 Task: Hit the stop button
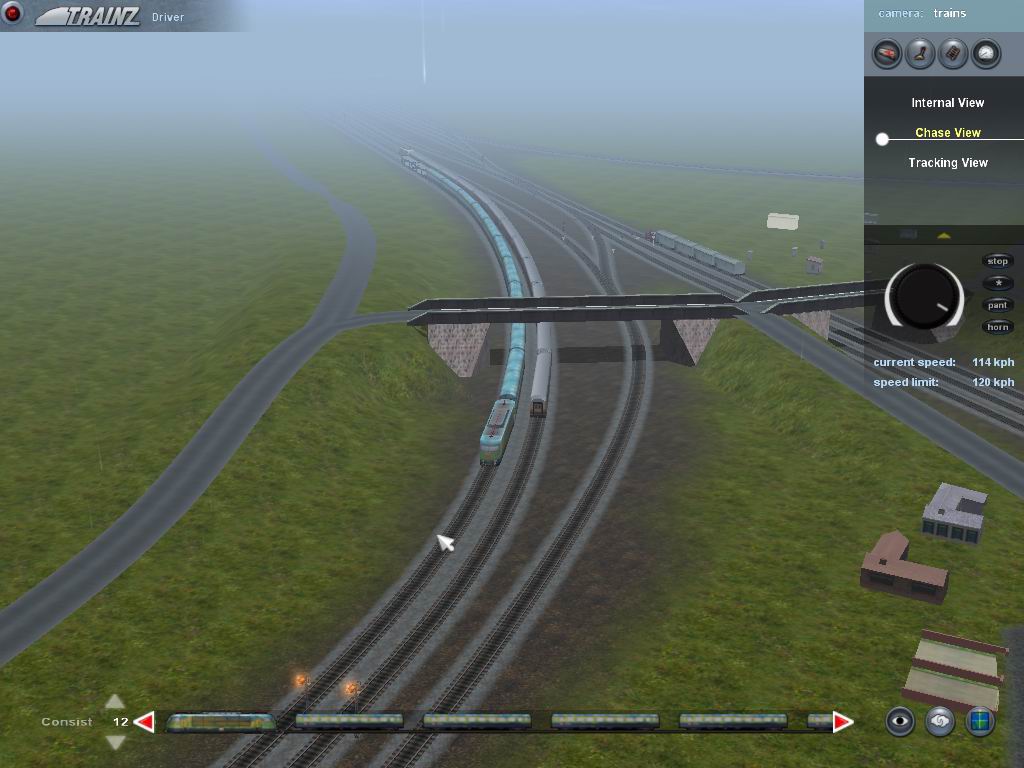(998, 261)
